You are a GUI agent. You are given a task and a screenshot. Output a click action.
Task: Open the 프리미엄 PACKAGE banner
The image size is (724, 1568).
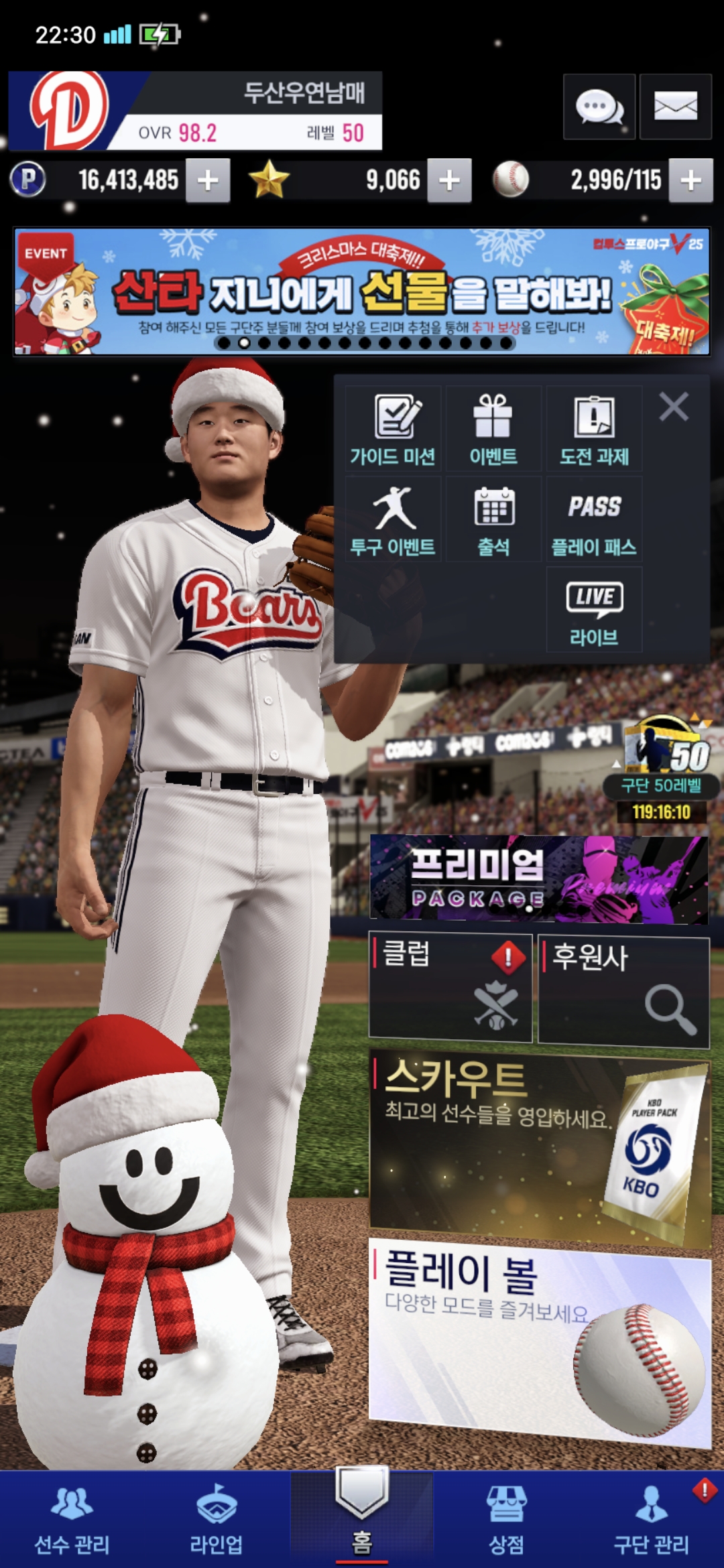click(x=539, y=878)
